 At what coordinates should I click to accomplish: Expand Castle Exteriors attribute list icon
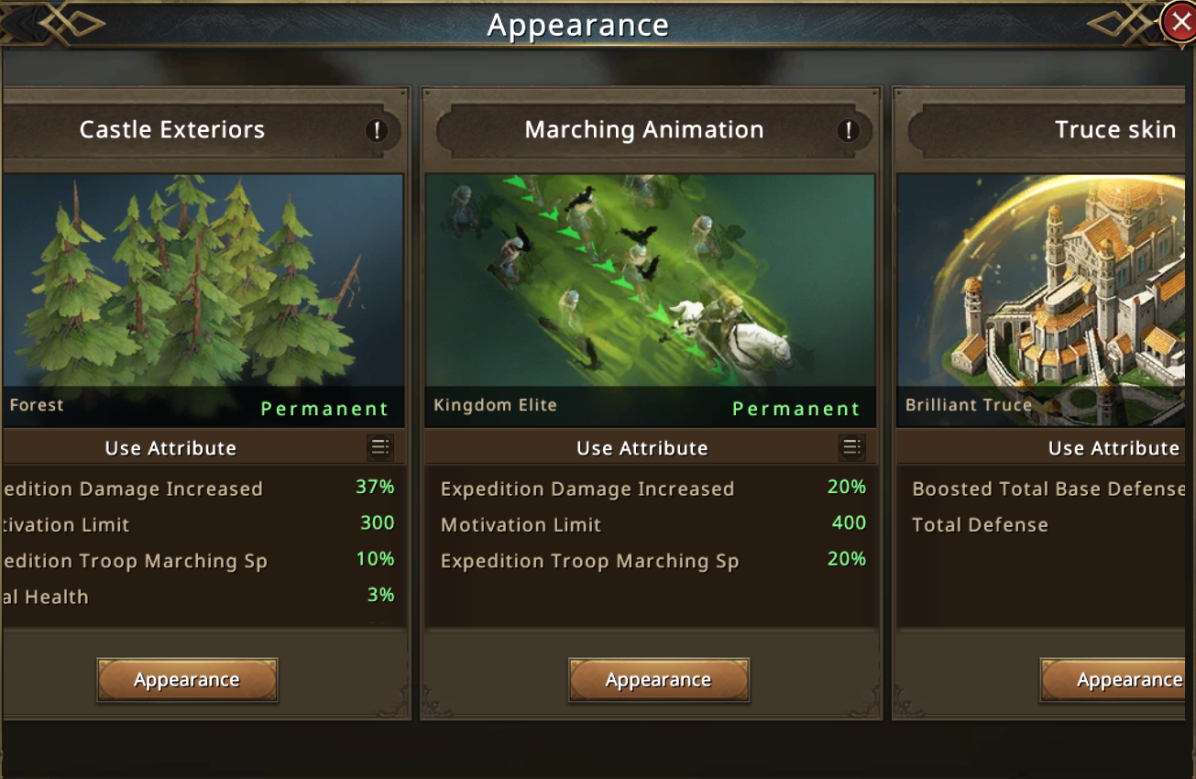380,448
